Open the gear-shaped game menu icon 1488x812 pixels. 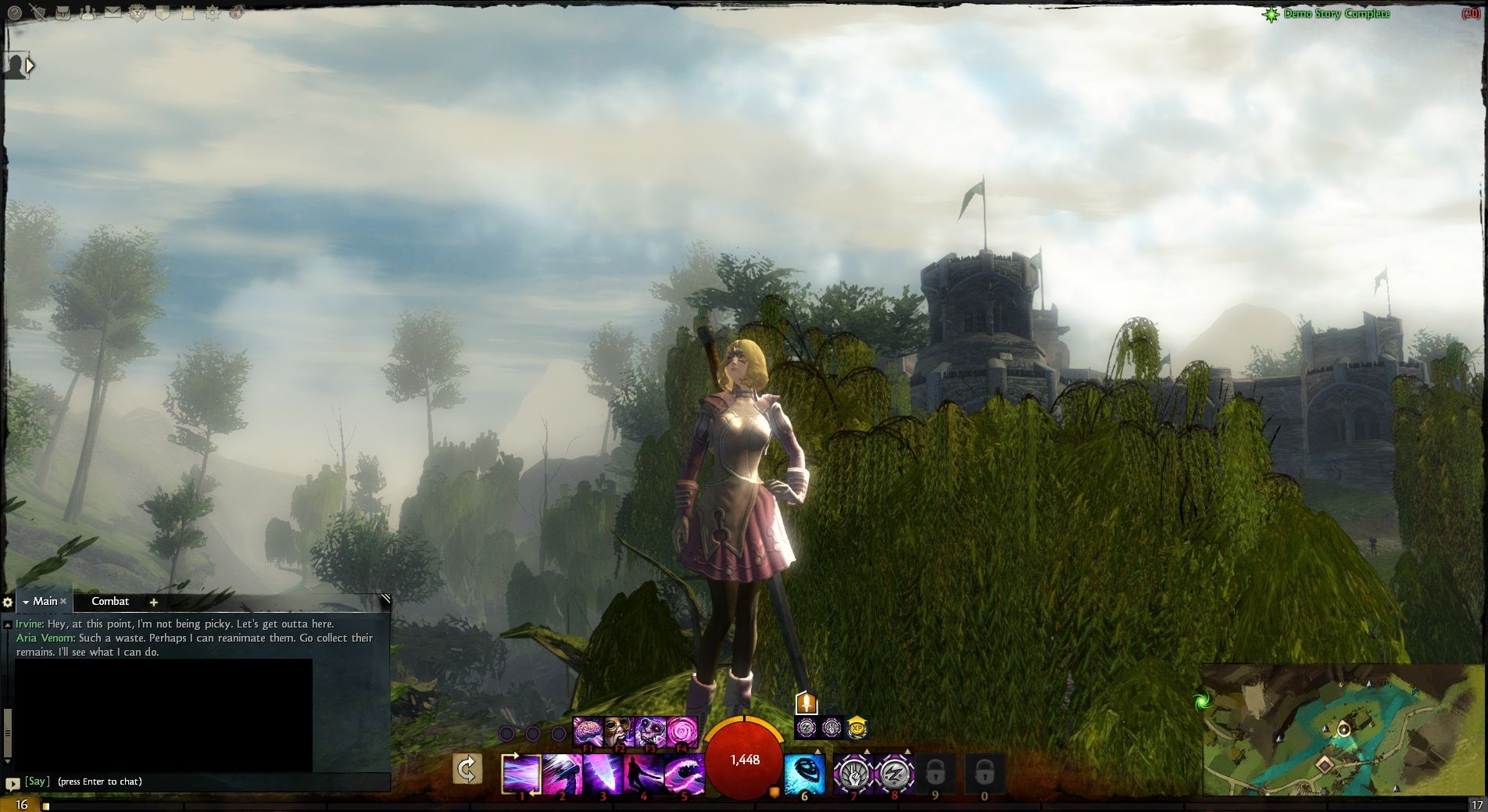213,13
